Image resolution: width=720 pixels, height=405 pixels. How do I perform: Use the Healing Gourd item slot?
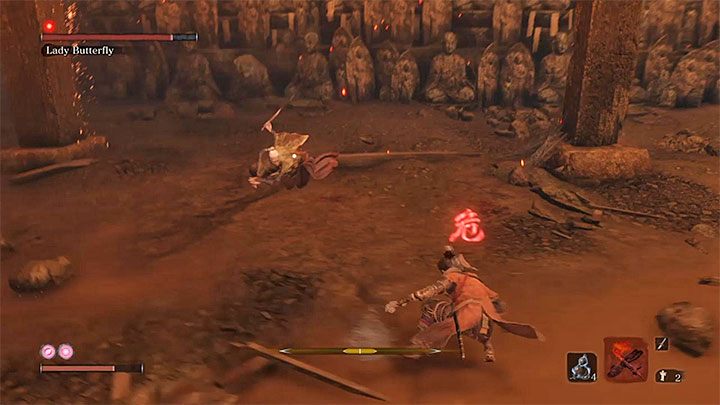click(x=581, y=367)
